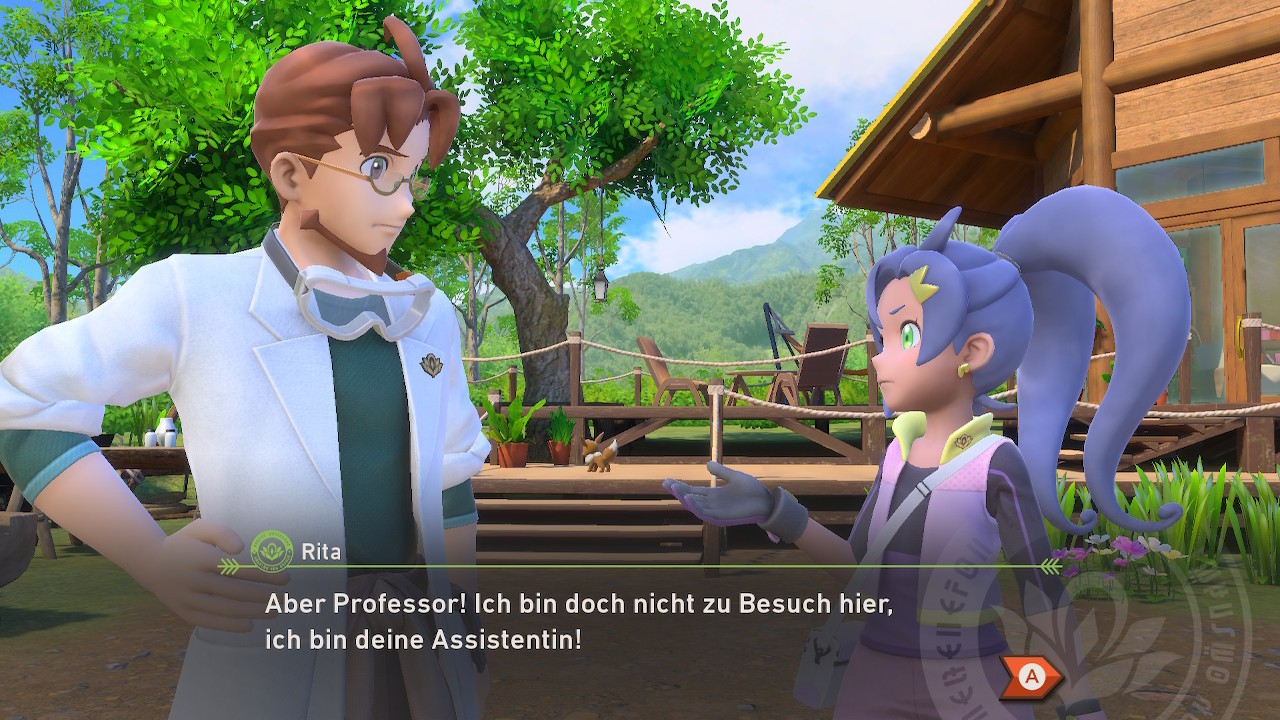Screen dimensions: 1280x720
Task: Select the Eevee standing on the deck
Action: 597,457
